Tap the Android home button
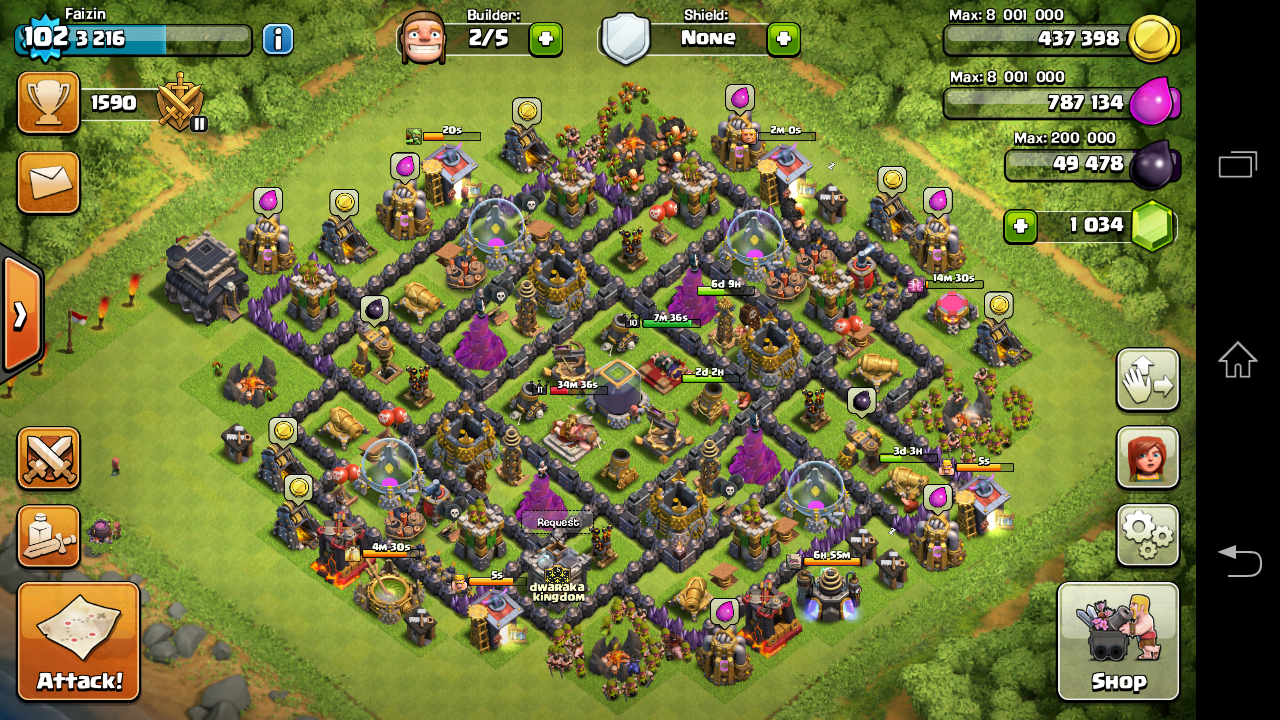 coord(1237,360)
